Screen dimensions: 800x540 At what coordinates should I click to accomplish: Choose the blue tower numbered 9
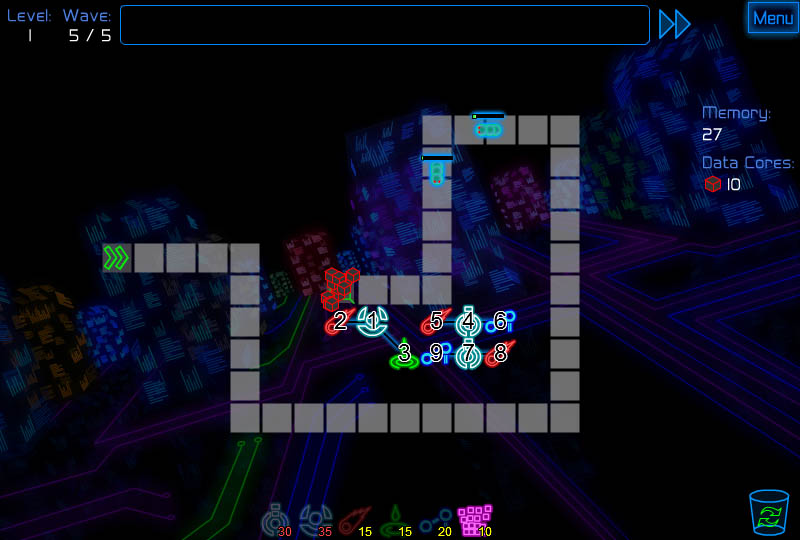[436, 354]
